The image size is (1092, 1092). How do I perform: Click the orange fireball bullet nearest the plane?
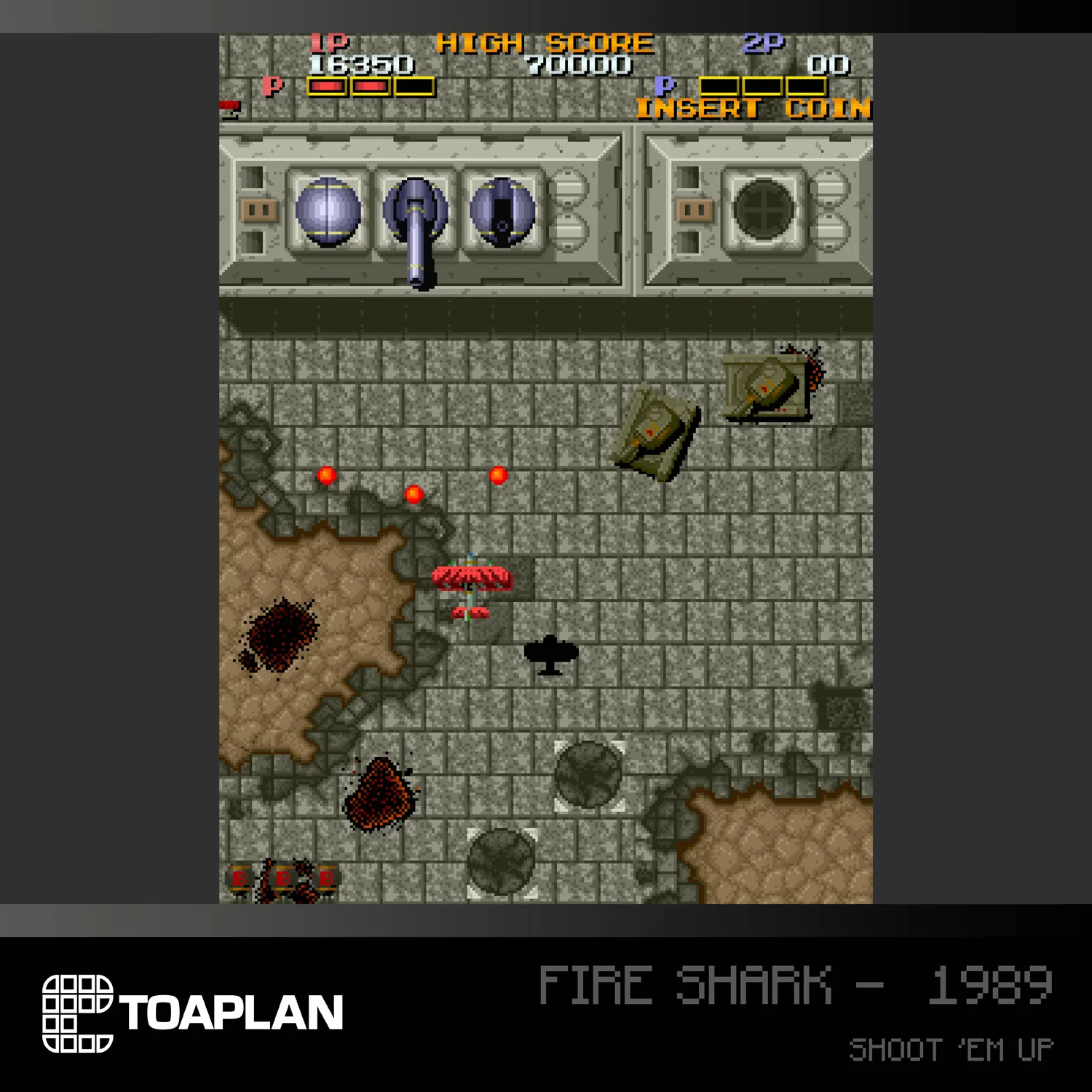[415, 493]
